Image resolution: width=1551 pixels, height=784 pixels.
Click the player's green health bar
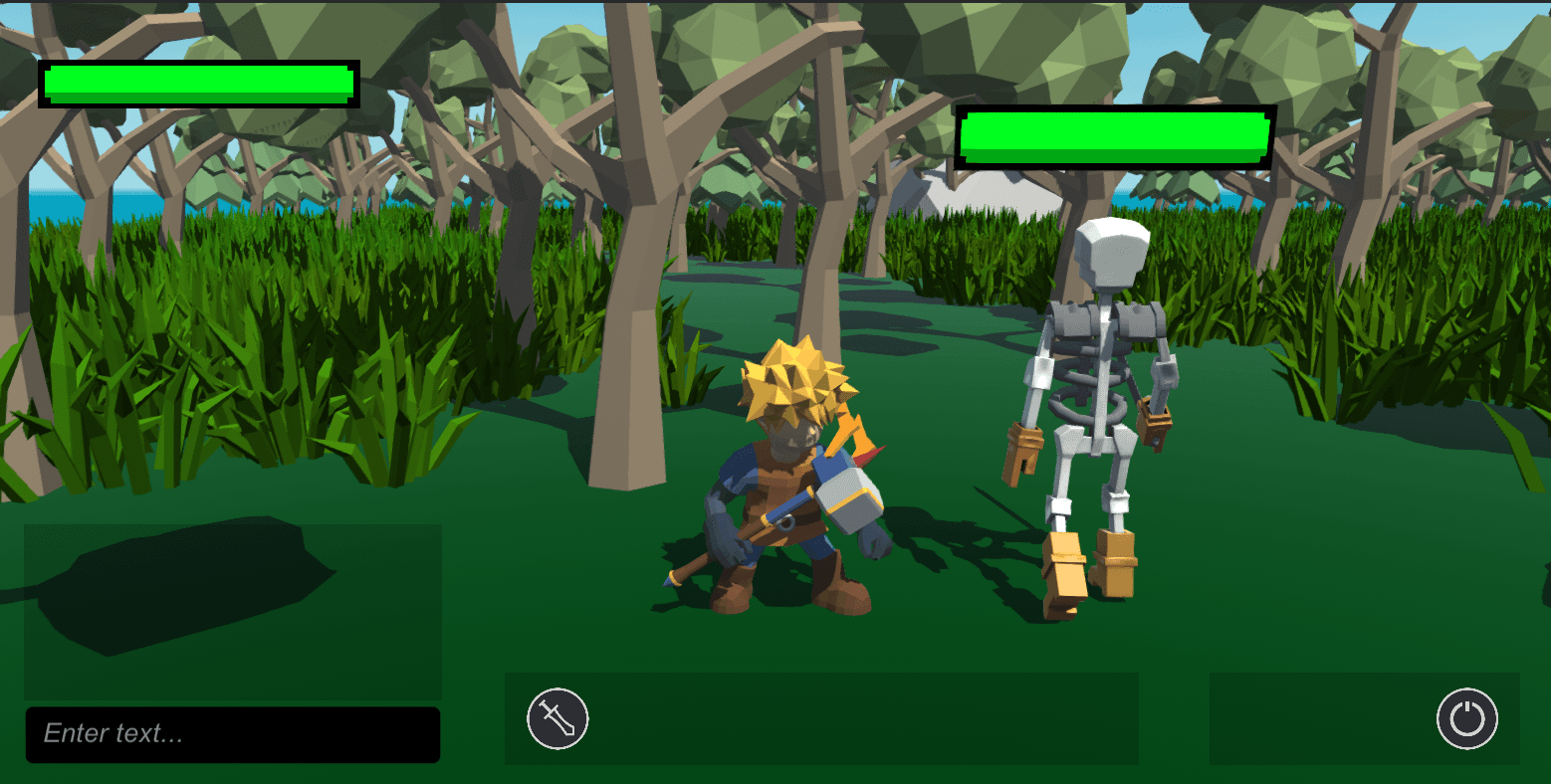coord(197,85)
